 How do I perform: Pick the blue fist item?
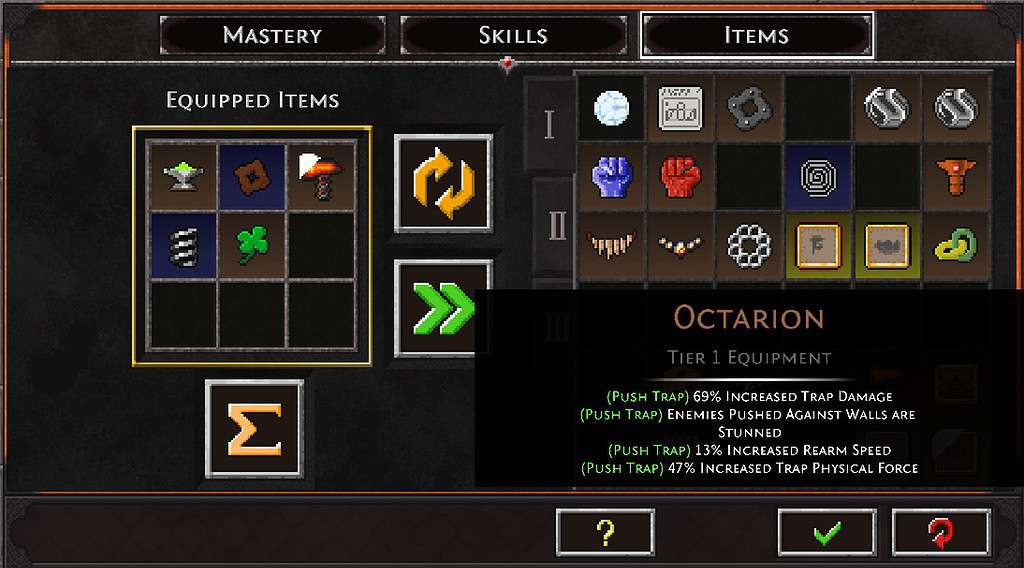(x=610, y=177)
